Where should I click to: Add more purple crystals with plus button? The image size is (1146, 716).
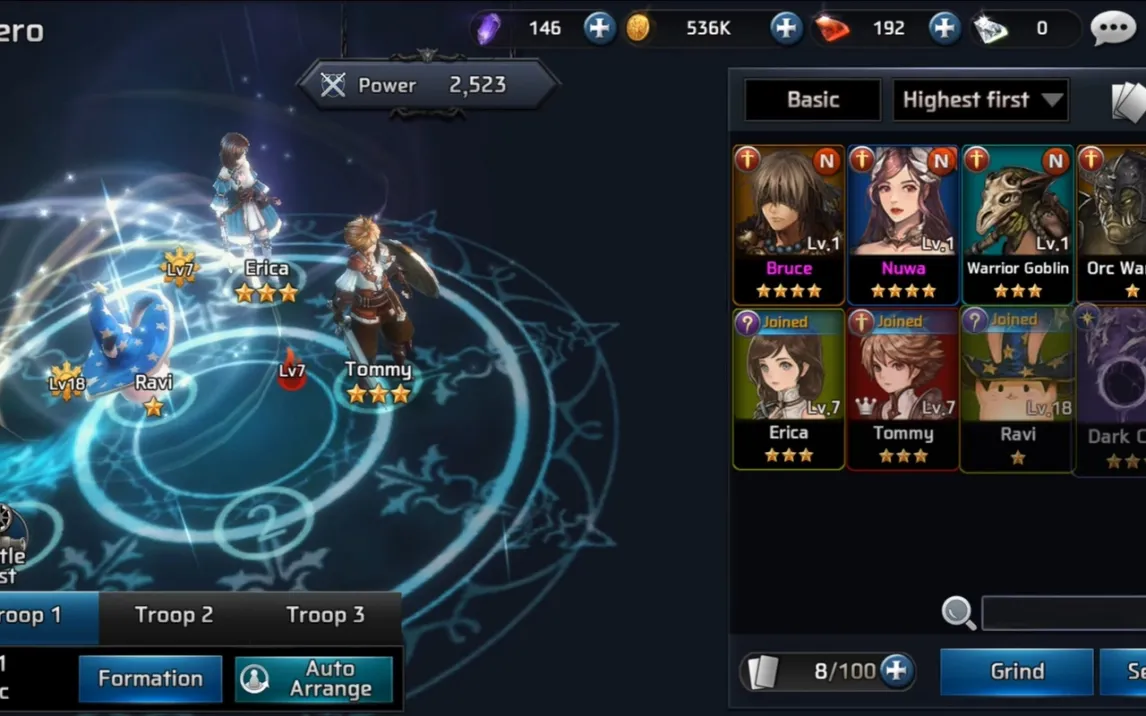click(599, 28)
